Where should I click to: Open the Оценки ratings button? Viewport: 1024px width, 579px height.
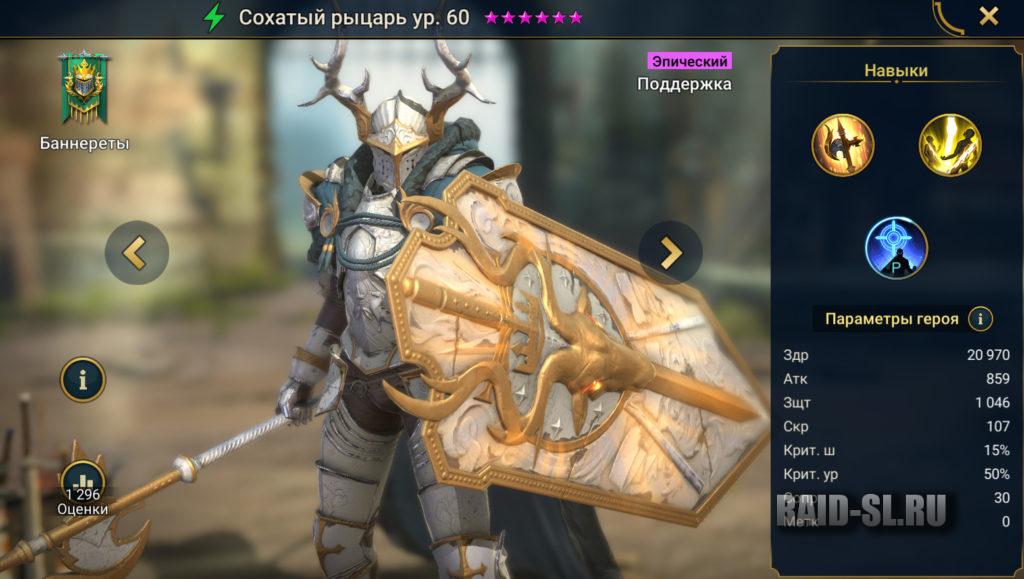[x=82, y=487]
